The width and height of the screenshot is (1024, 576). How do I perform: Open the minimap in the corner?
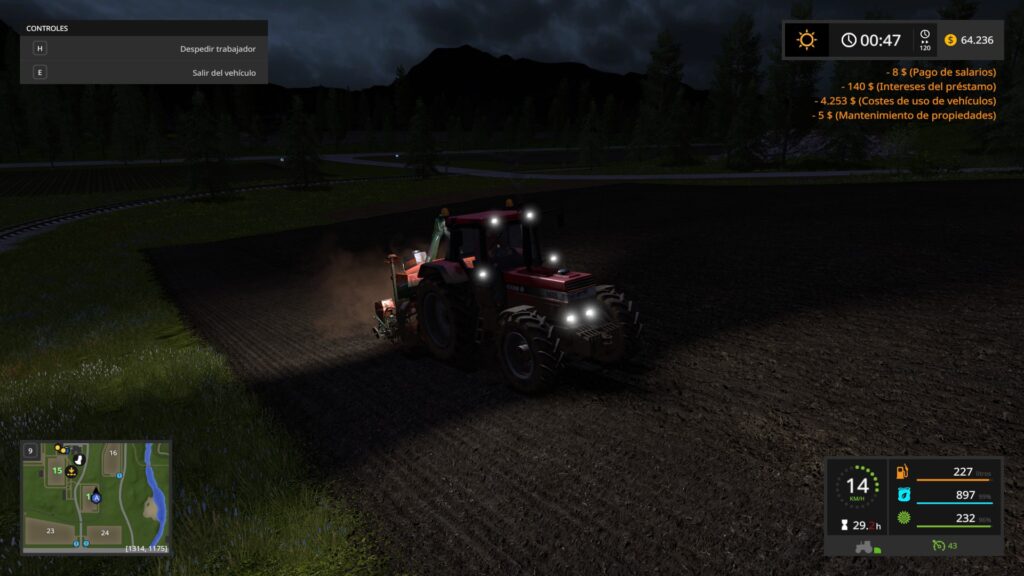pyautogui.click(x=96, y=497)
